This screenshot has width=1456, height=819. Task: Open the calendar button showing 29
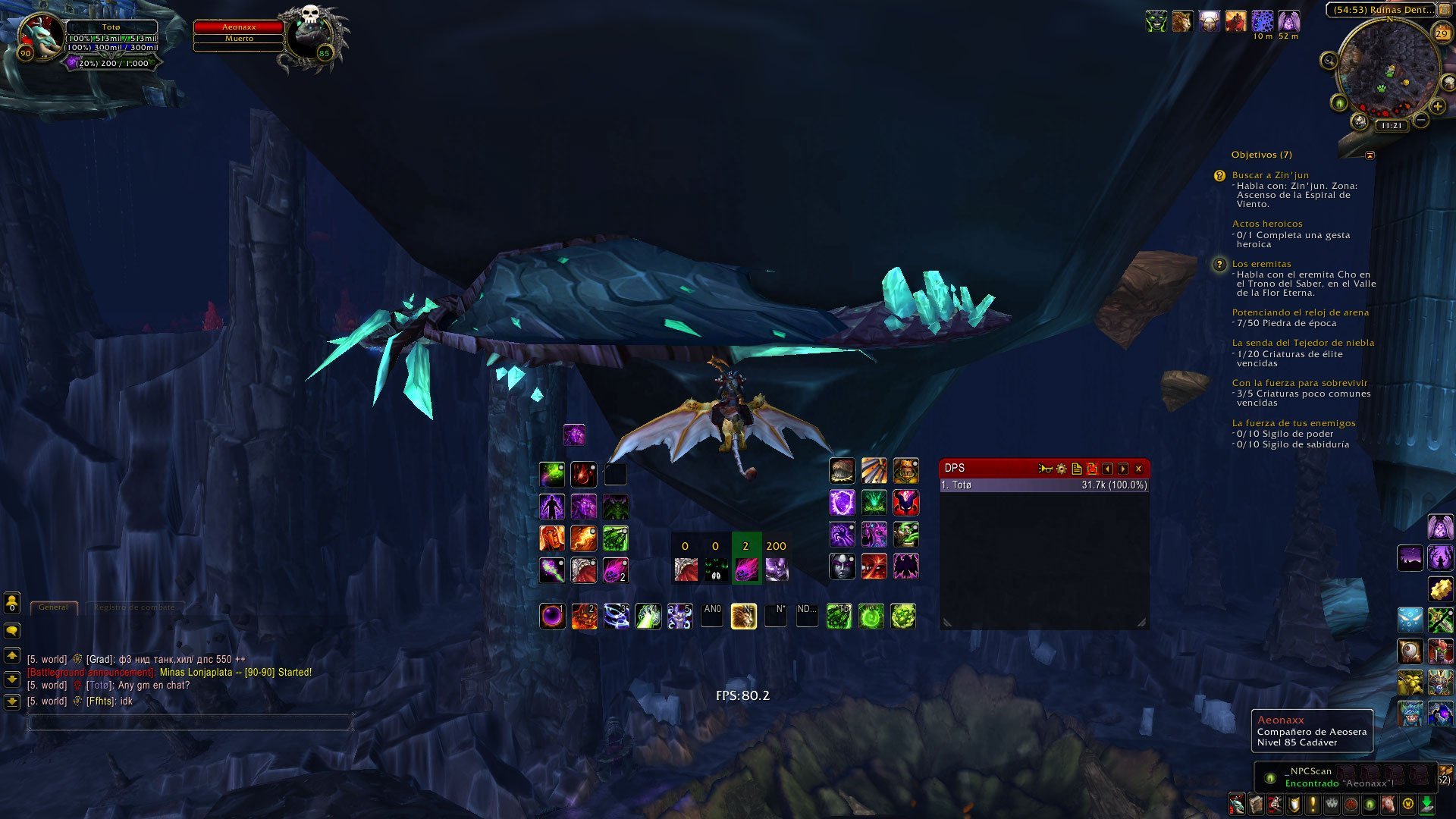coord(1441,33)
